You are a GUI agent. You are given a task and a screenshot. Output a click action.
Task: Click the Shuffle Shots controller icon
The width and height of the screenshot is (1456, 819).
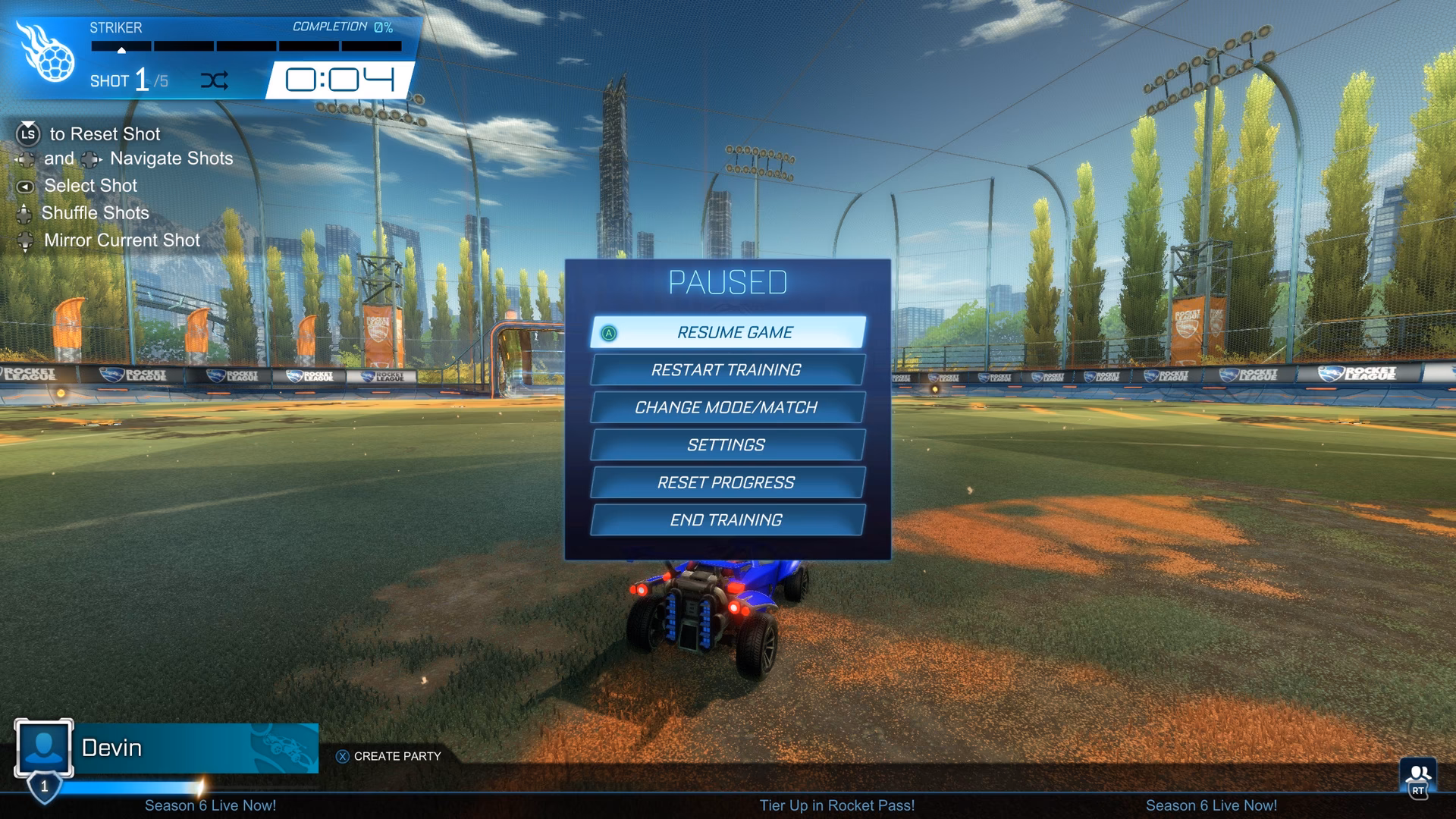pos(24,213)
